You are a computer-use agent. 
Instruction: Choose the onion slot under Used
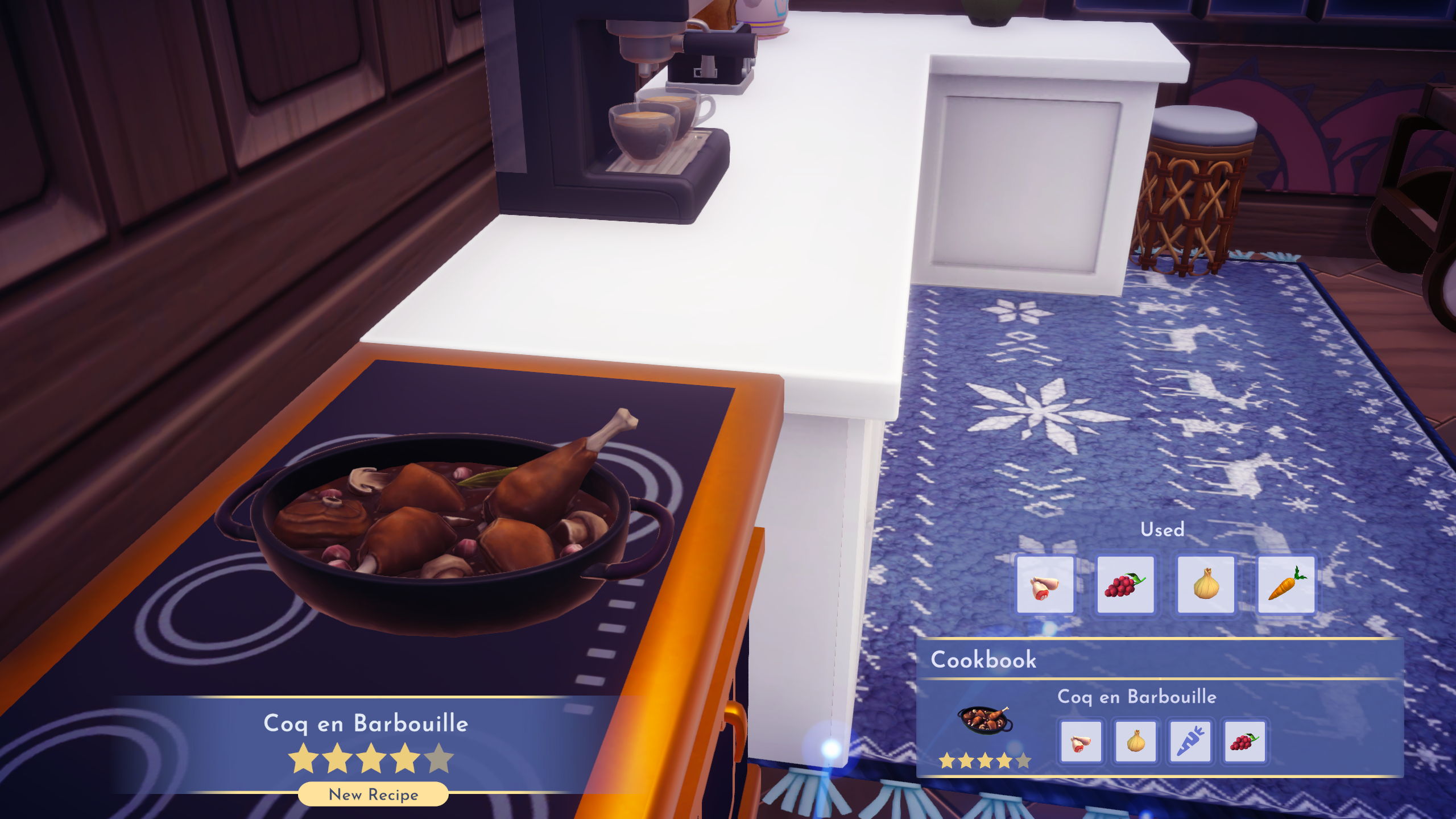click(x=1206, y=585)
